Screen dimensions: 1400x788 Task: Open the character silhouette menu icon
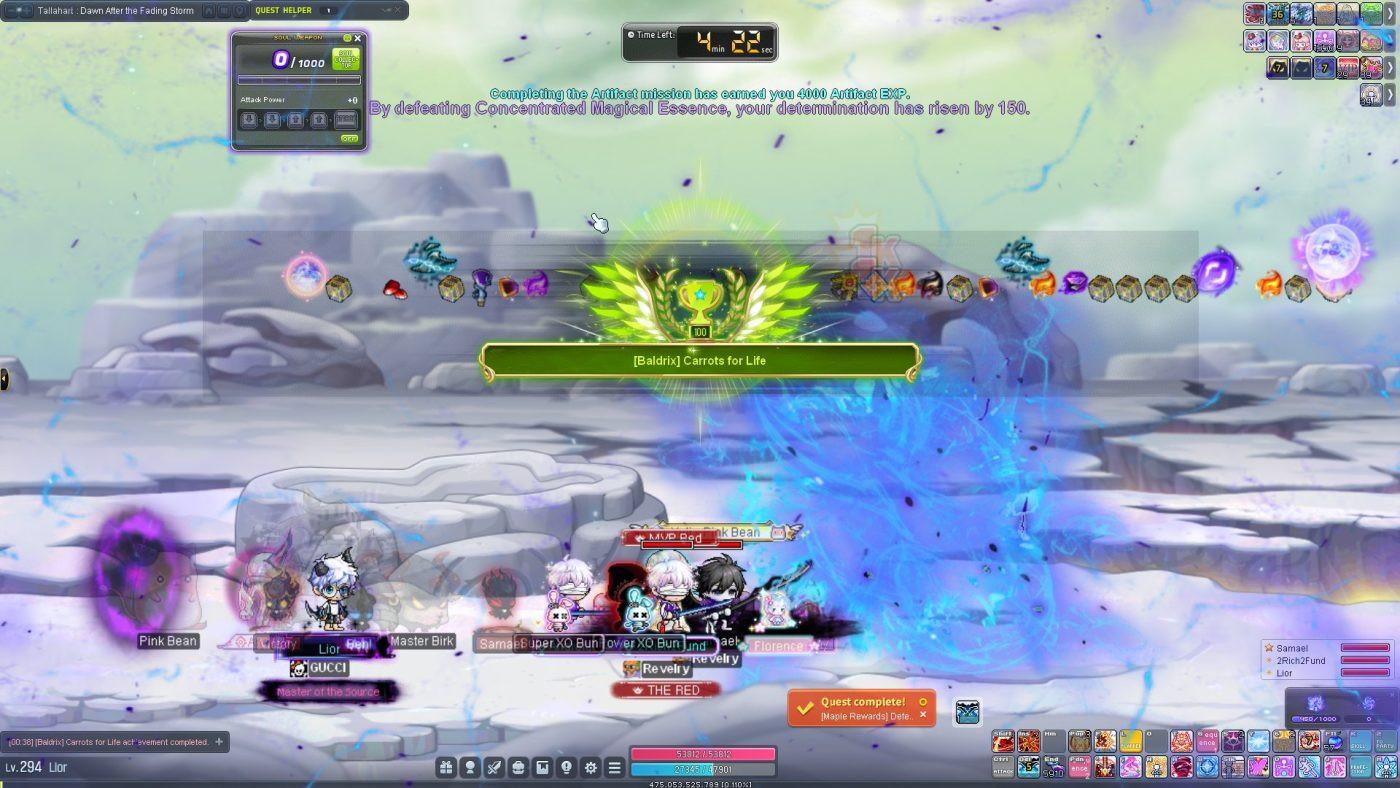[x=469, y=767]
